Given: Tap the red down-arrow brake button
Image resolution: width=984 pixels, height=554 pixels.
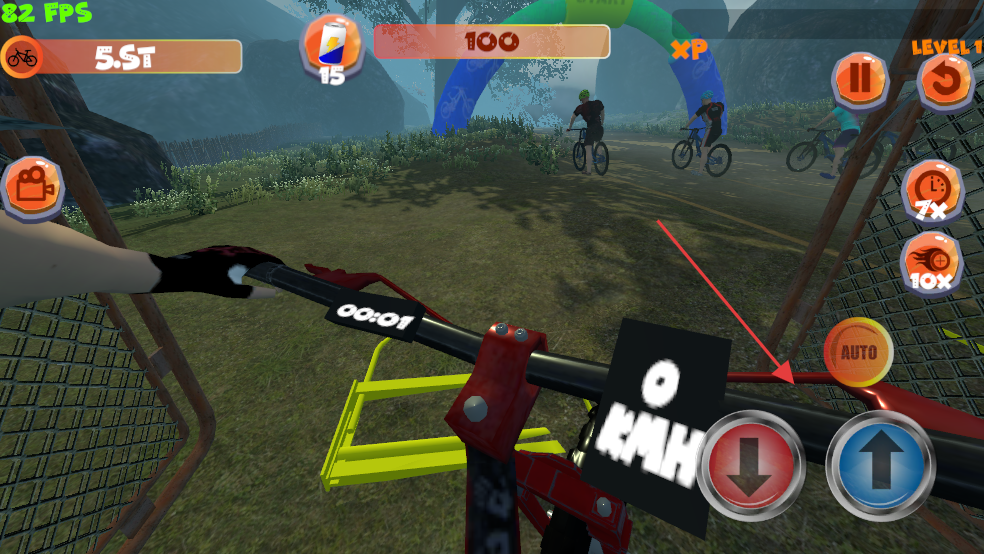Looking at the screenshot, I should pos(753,463).
